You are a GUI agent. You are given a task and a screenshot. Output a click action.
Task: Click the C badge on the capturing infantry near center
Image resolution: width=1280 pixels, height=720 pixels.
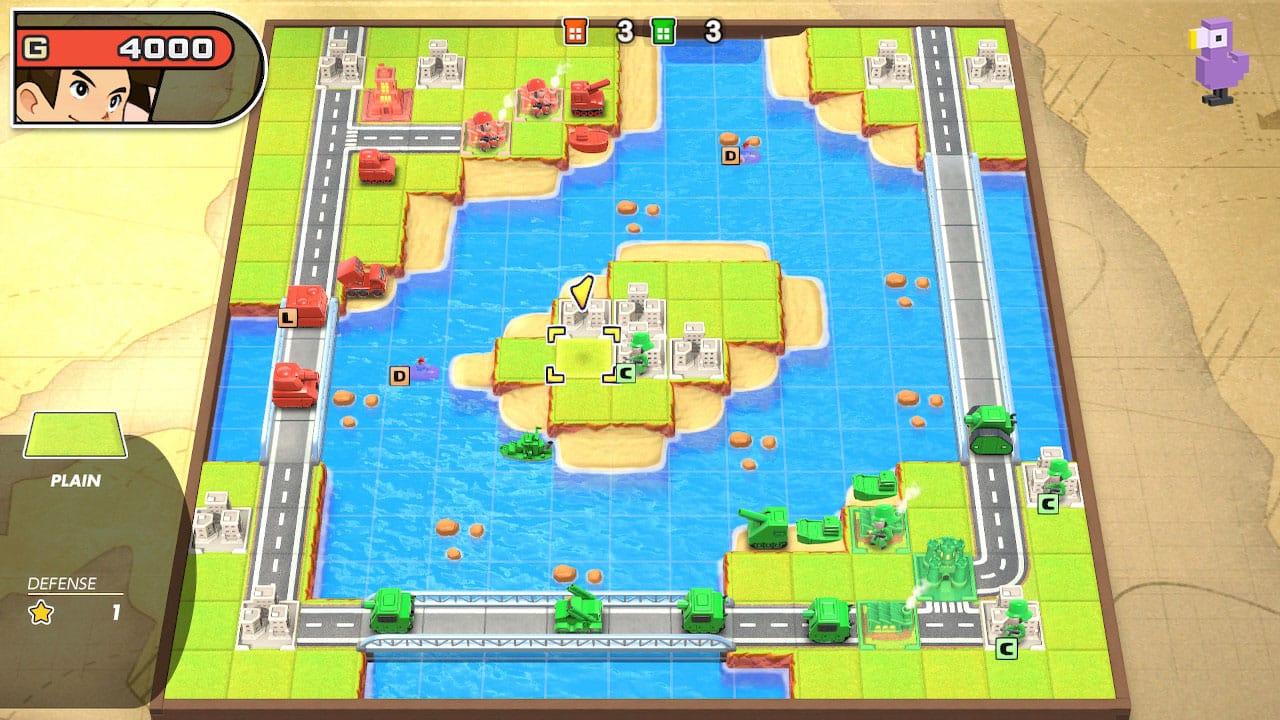tap(625, 372)
